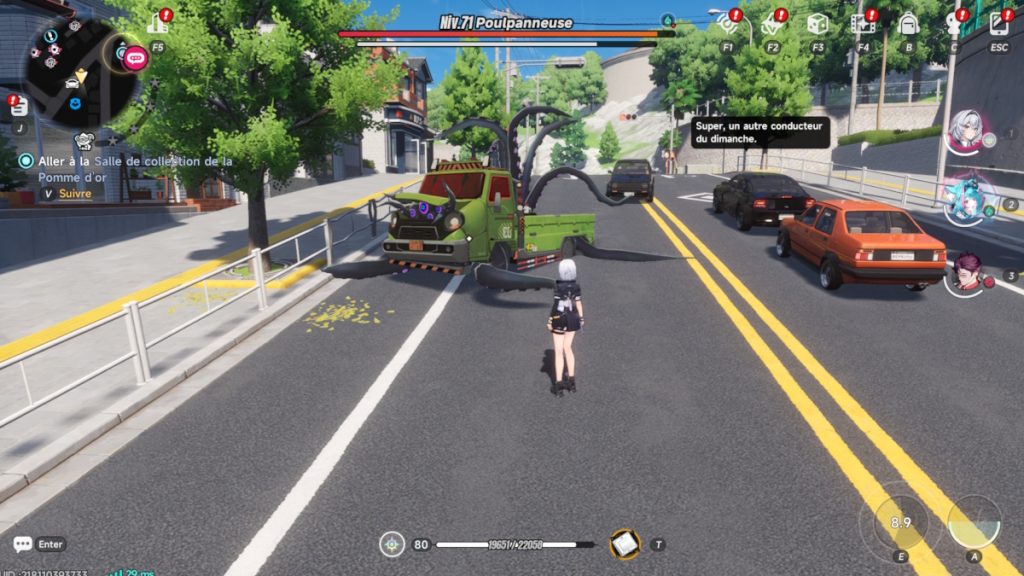Viewport: 1024px width, 576px height.
Task: Open the dice cube menu
Action: pos(817,23)
